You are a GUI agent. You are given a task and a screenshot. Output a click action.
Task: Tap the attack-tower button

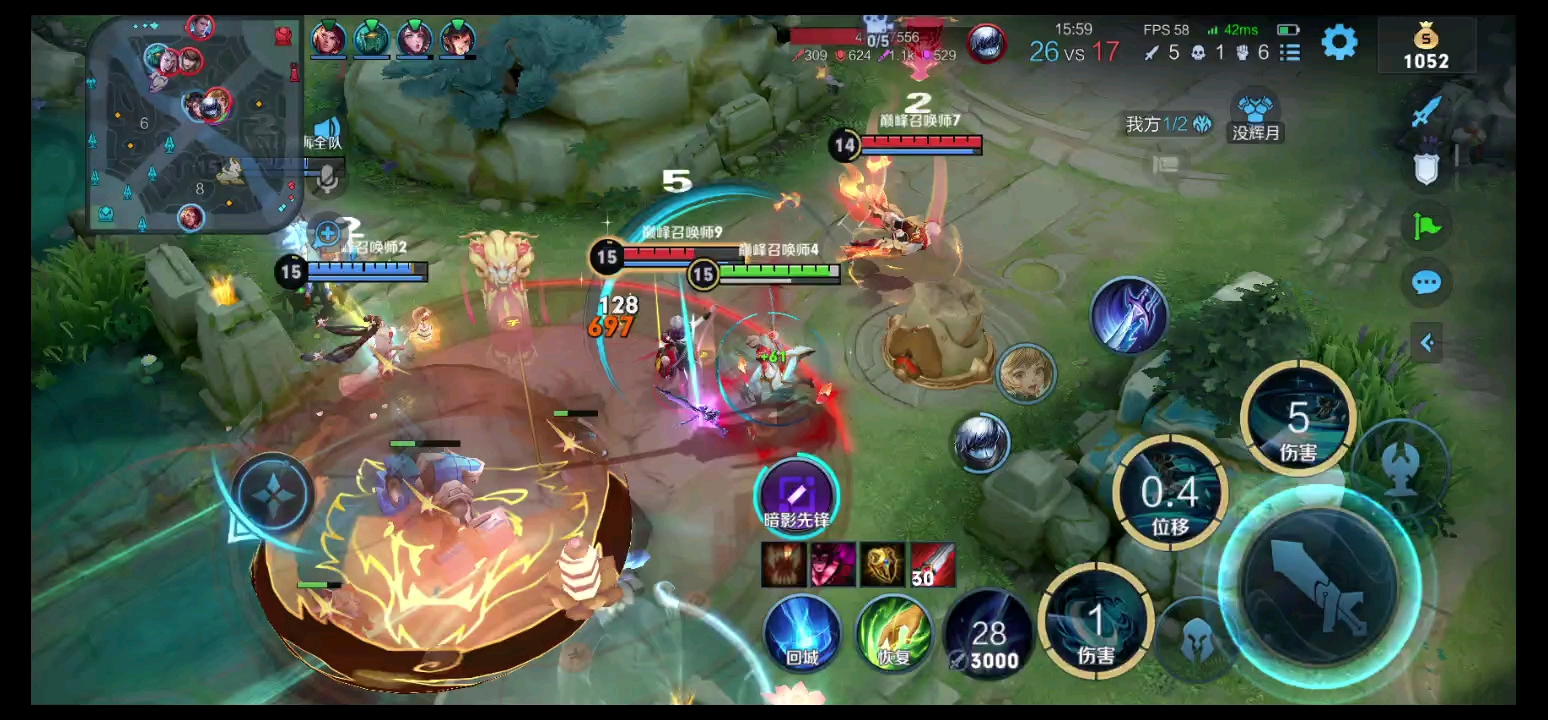[x=1402, y=466]
